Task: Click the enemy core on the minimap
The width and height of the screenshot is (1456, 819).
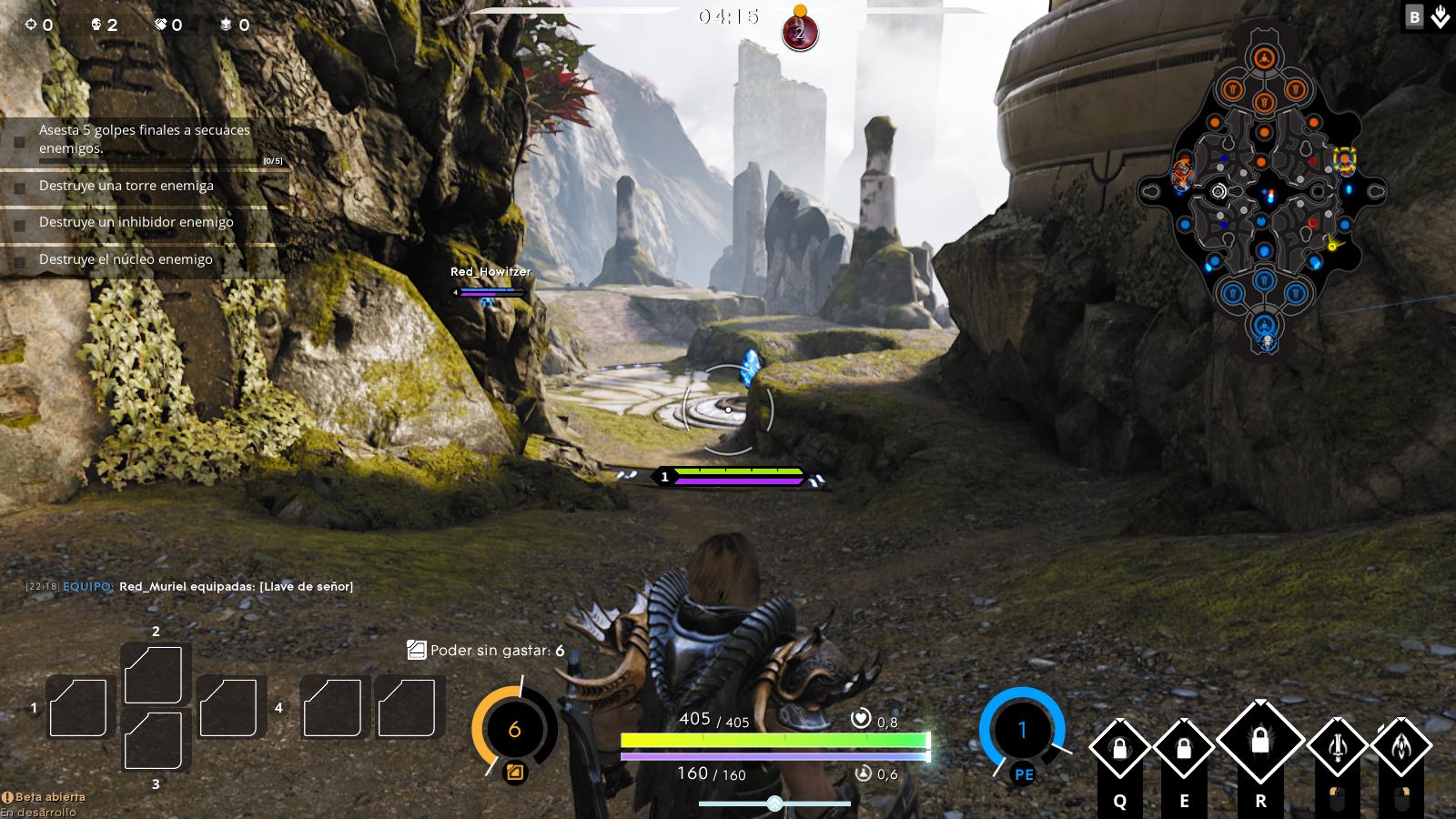Action: pos(1265,55)
